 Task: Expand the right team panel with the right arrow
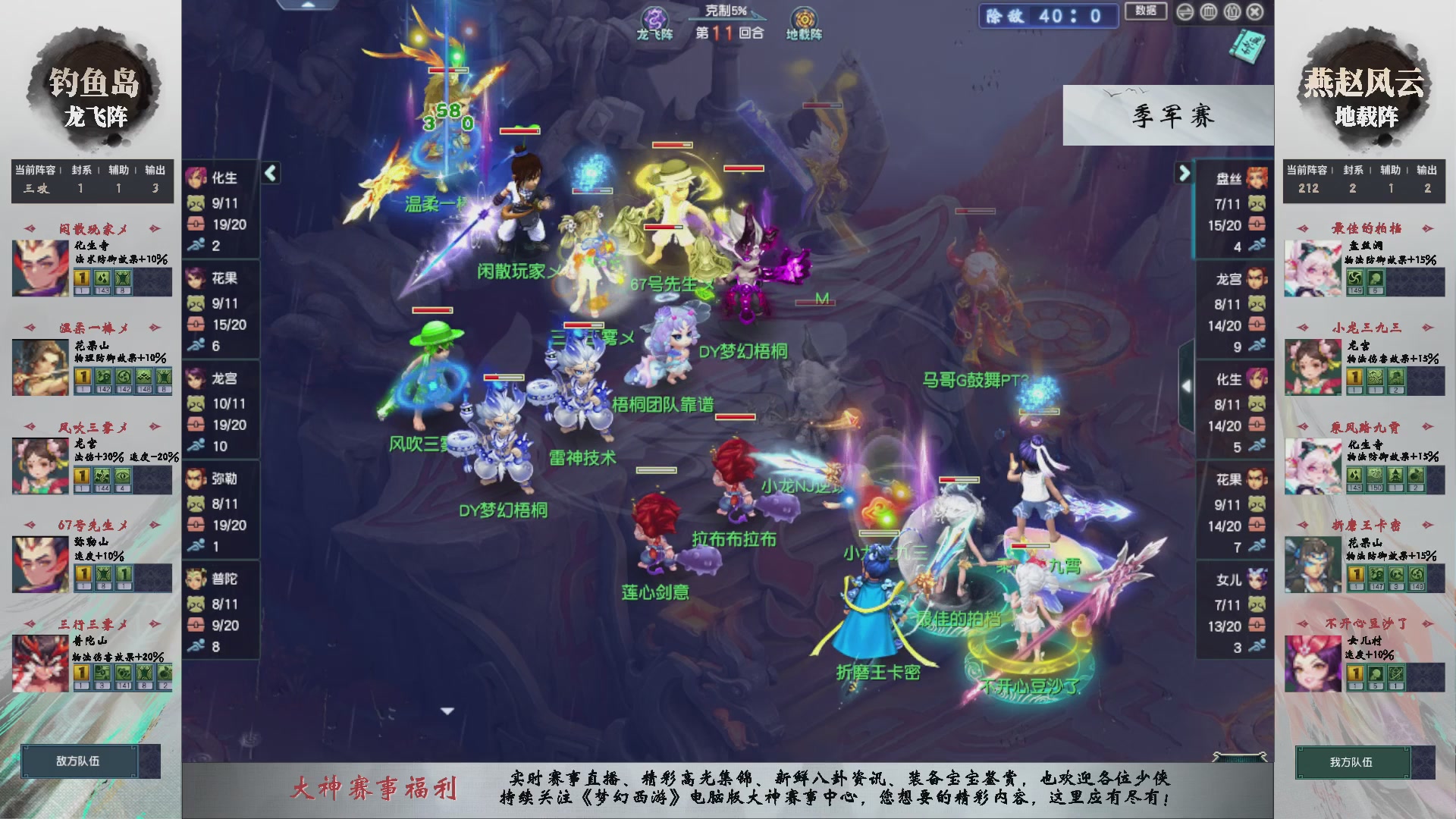(1185, 173)
